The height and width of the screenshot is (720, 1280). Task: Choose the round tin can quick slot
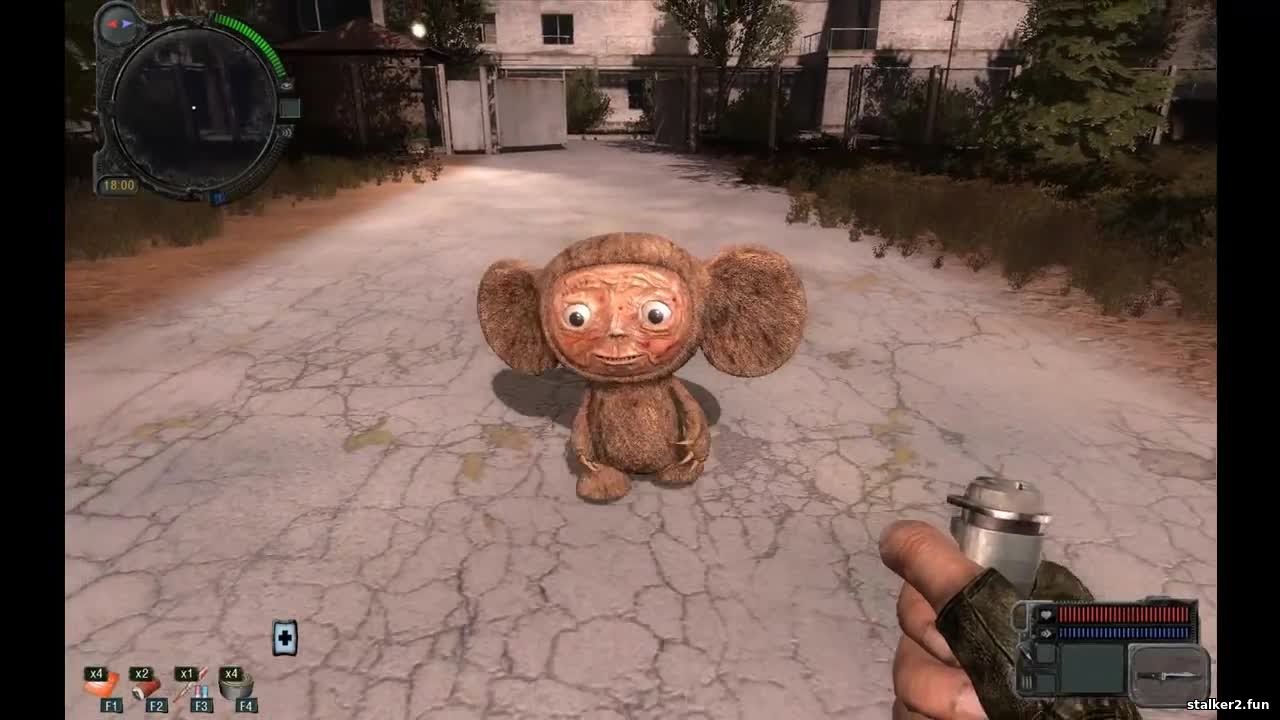(x=236, y=686)
